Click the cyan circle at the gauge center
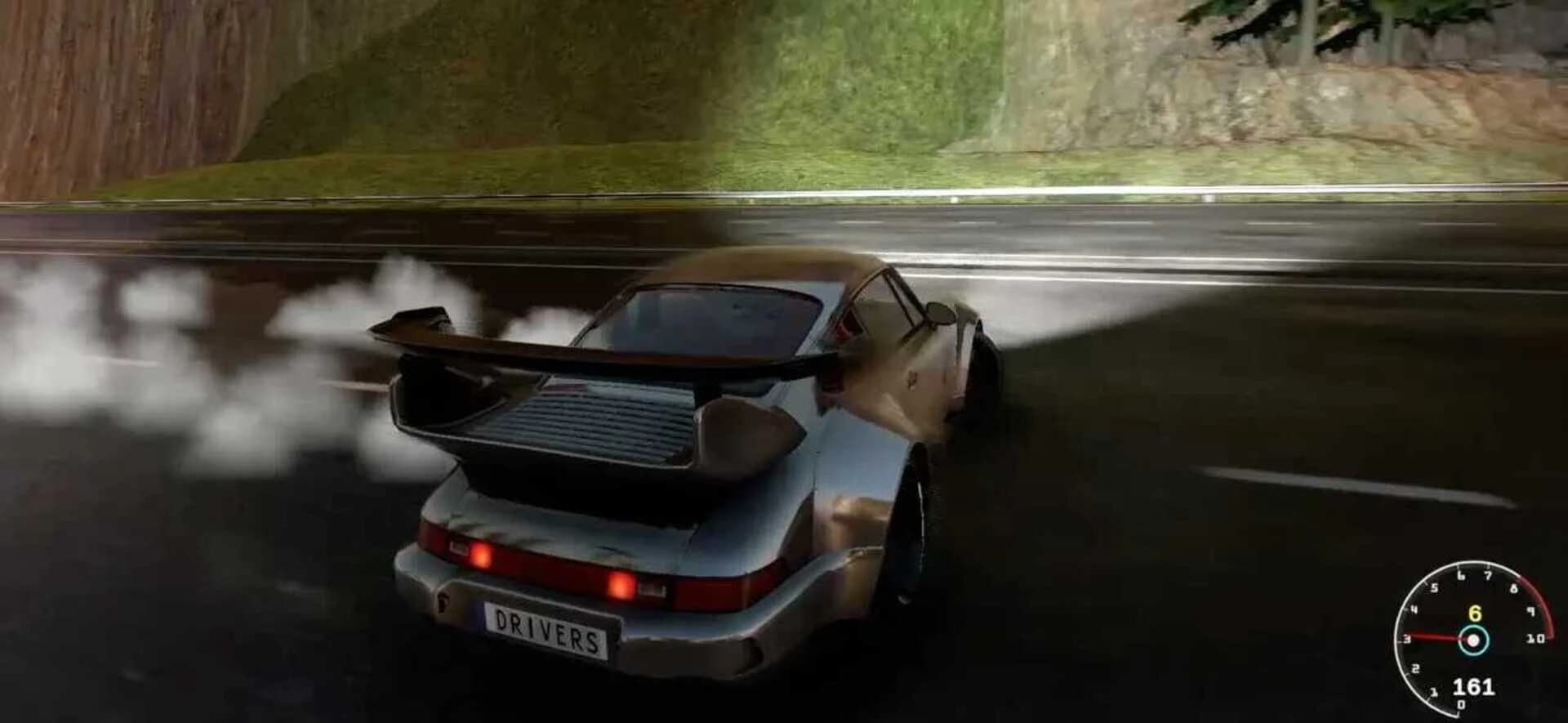Viewport: 1568px width, 723px height. pos(1473,640)
